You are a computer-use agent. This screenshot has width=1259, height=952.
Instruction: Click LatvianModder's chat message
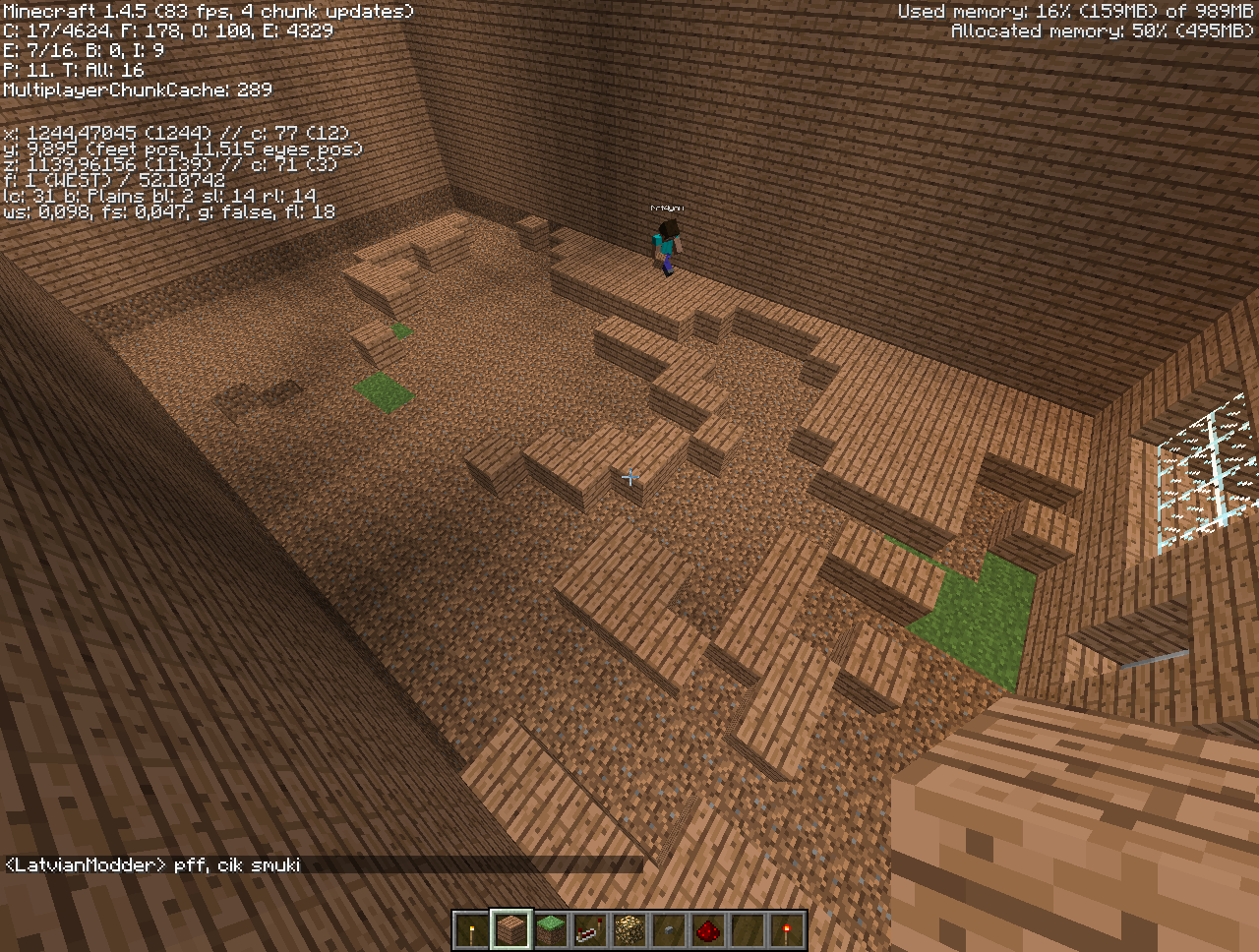click(x=153, y=865)
